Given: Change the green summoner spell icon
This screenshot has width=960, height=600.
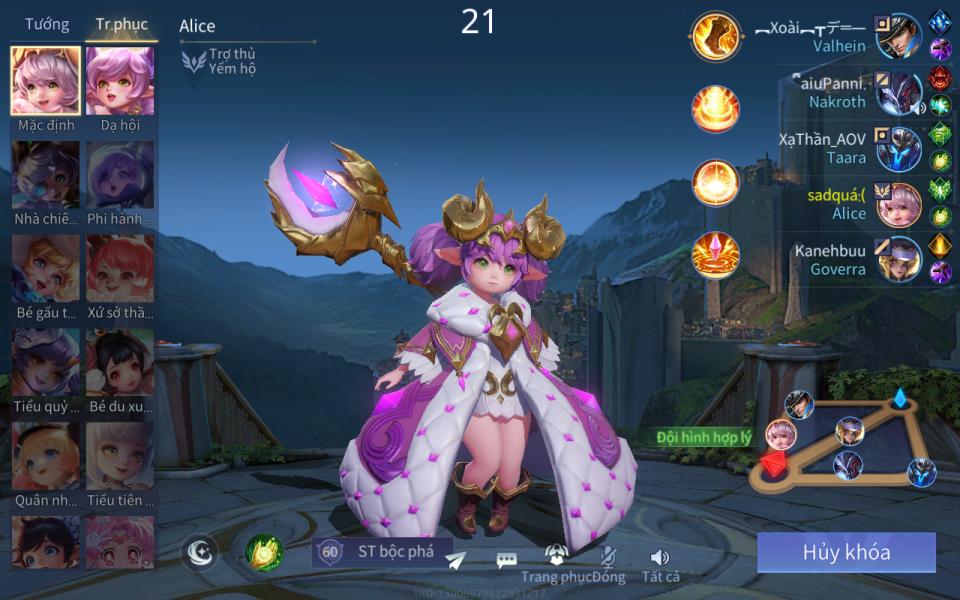Looking at the screenshot, I should [264, 552].
